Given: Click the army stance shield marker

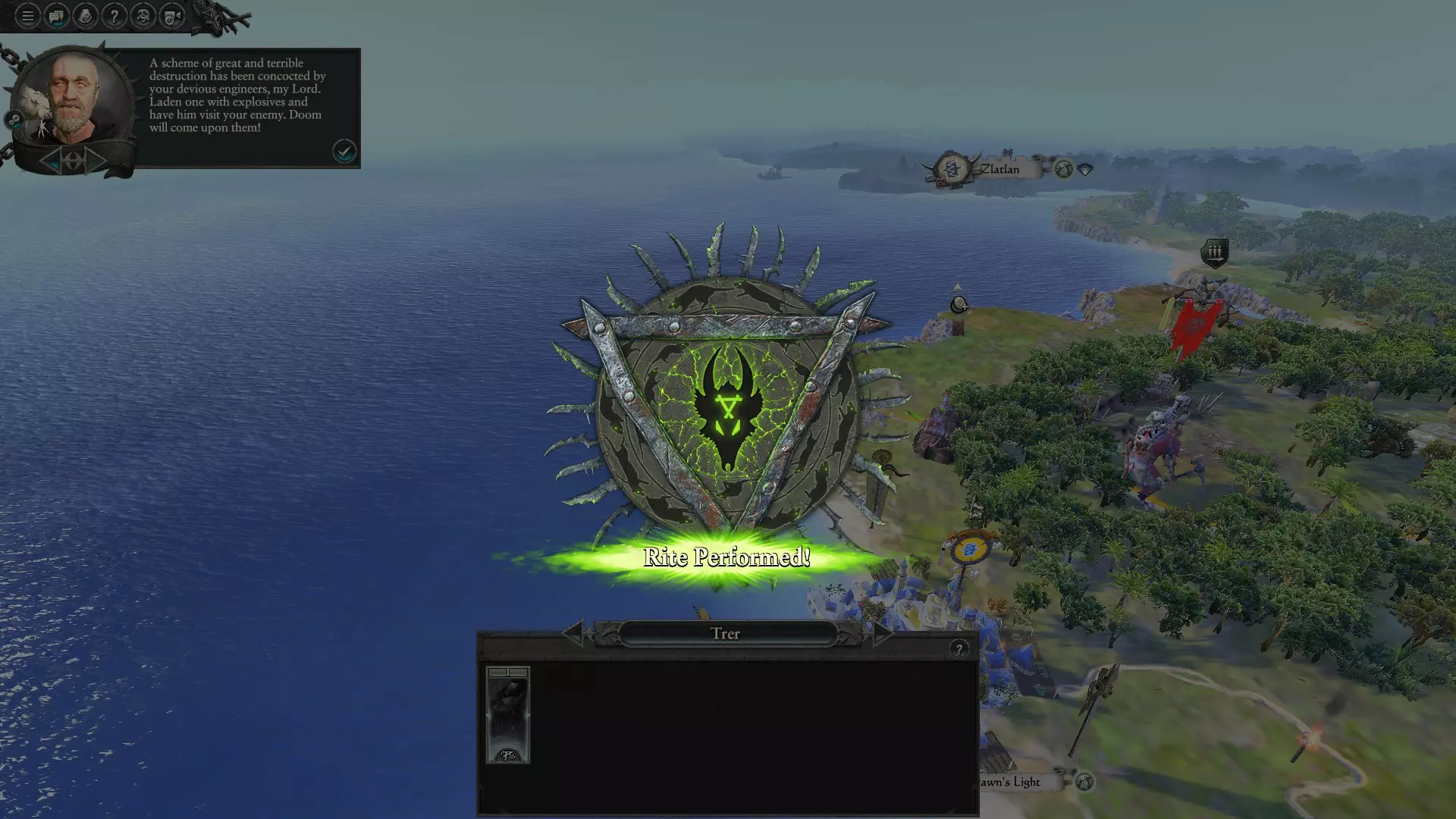Looking at the screenshot, I should (1214, 253).
